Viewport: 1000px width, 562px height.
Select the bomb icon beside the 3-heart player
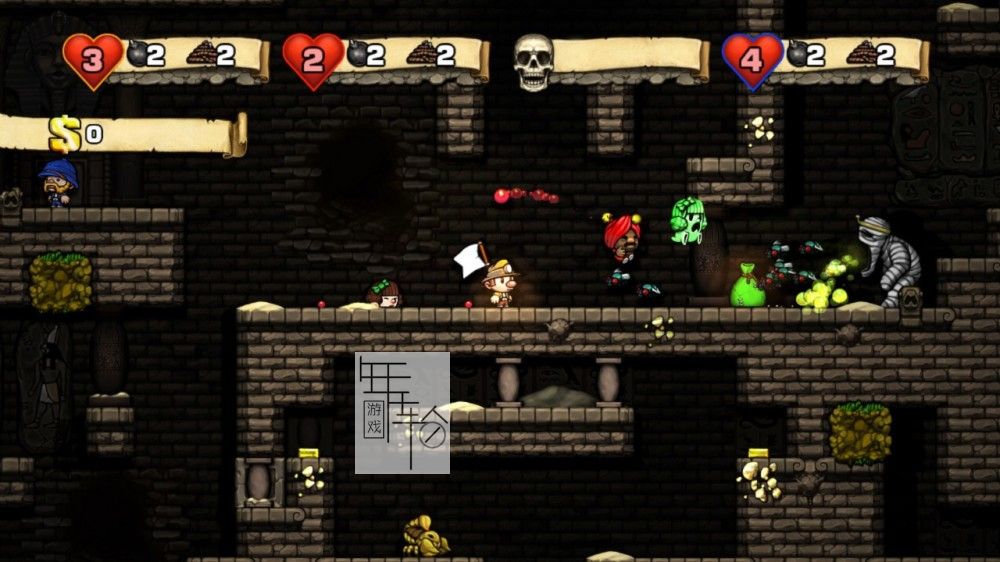[137, 54]
